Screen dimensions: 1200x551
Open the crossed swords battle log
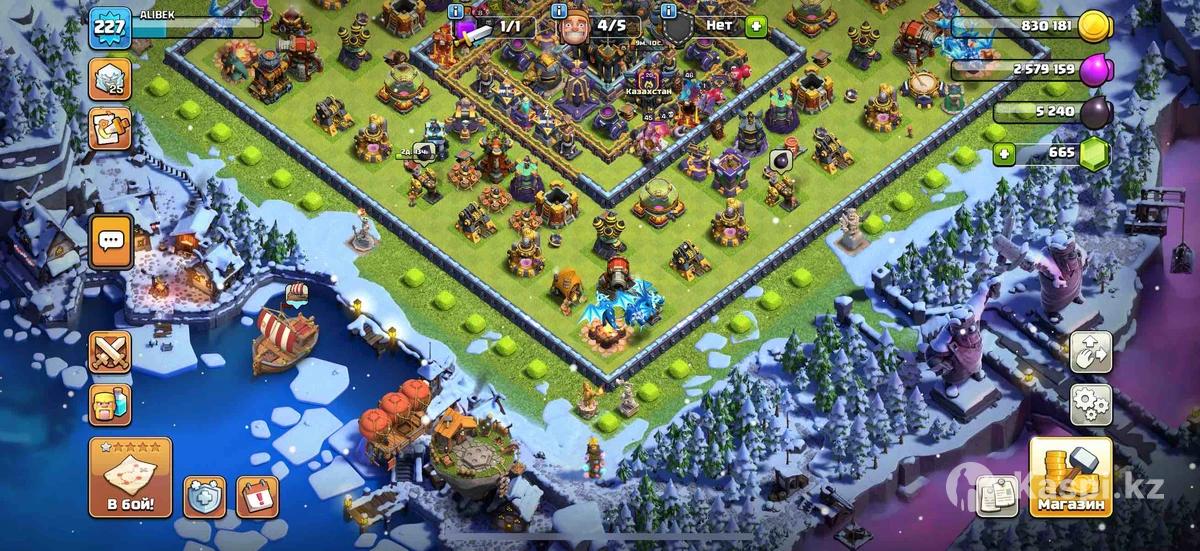point(110,352)
